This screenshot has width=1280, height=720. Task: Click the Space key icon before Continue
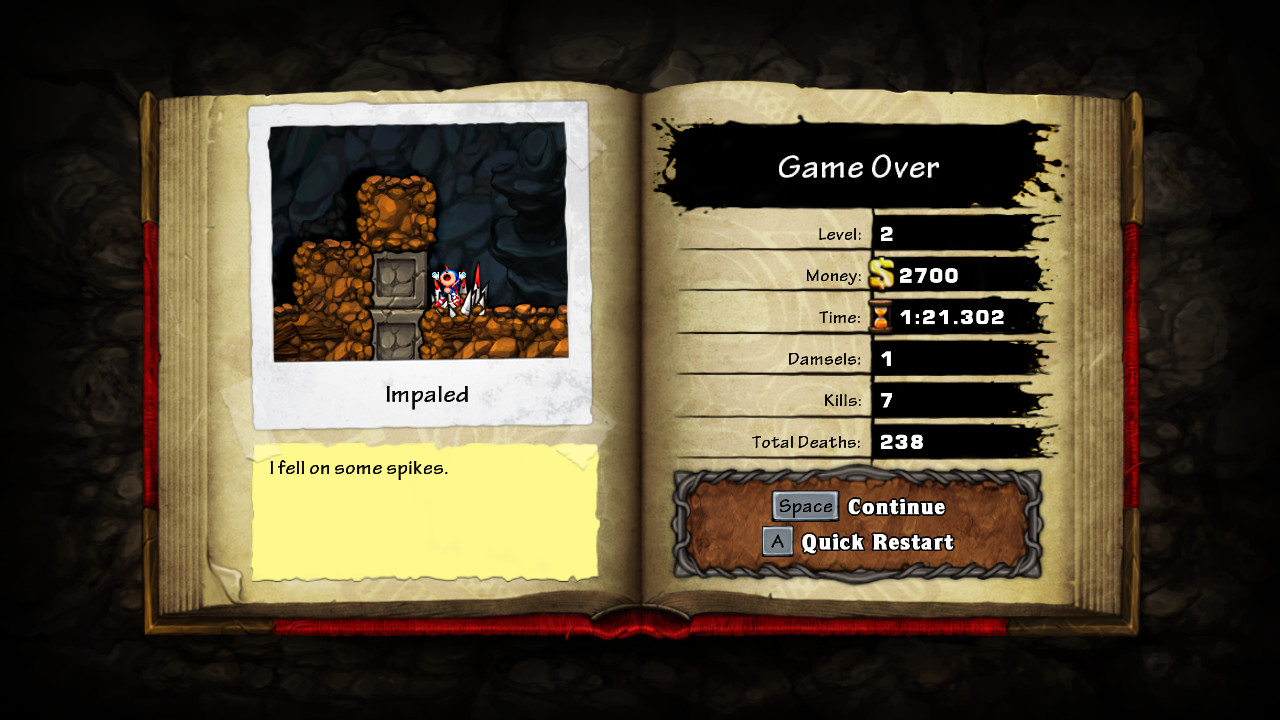(805, 506)
